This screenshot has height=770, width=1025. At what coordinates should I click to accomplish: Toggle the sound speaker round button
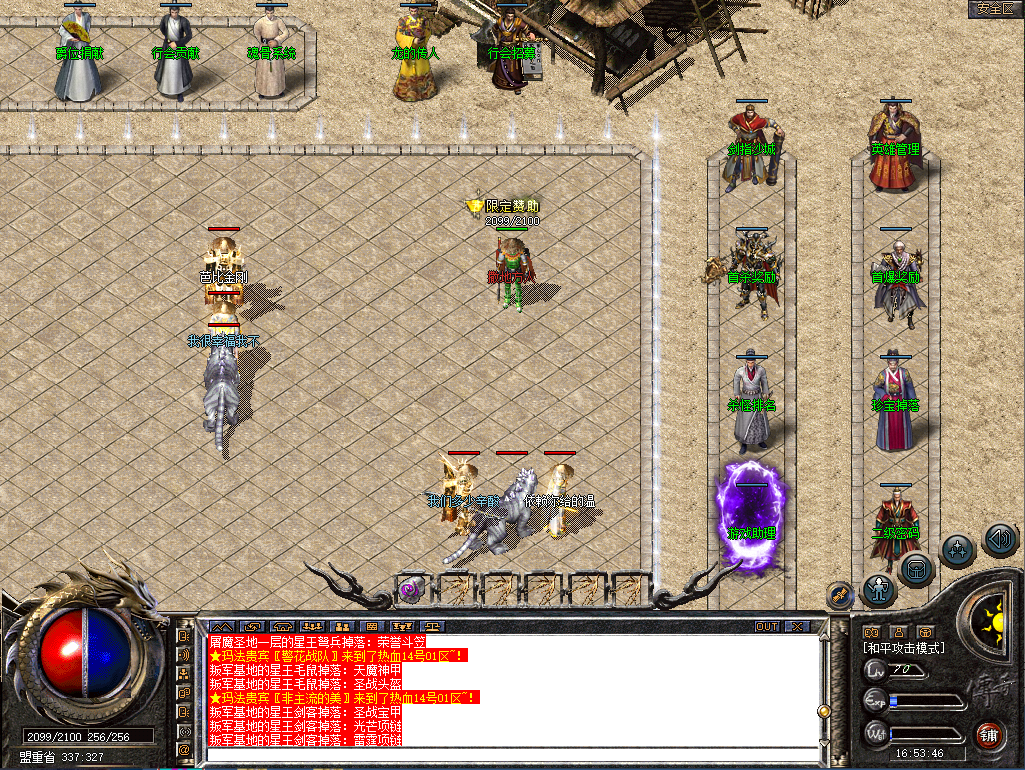999,540
